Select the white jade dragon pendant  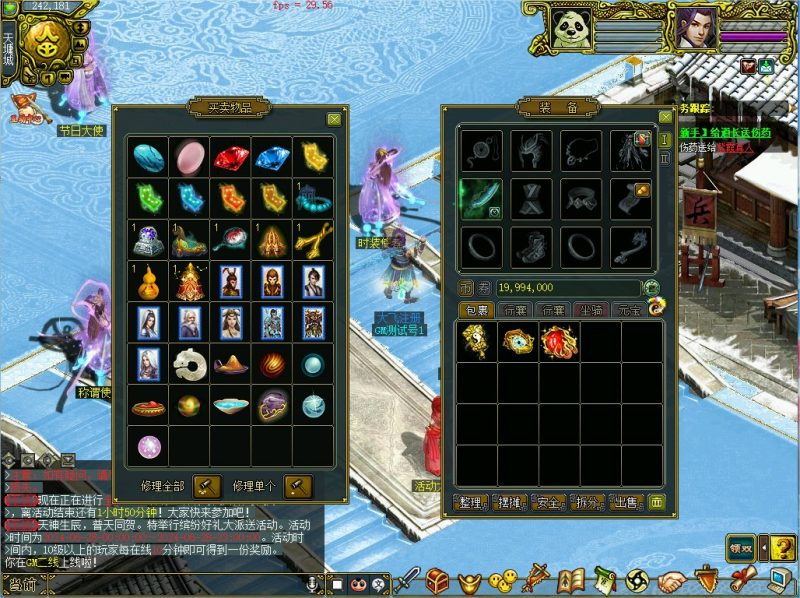(x=189, y=364)
